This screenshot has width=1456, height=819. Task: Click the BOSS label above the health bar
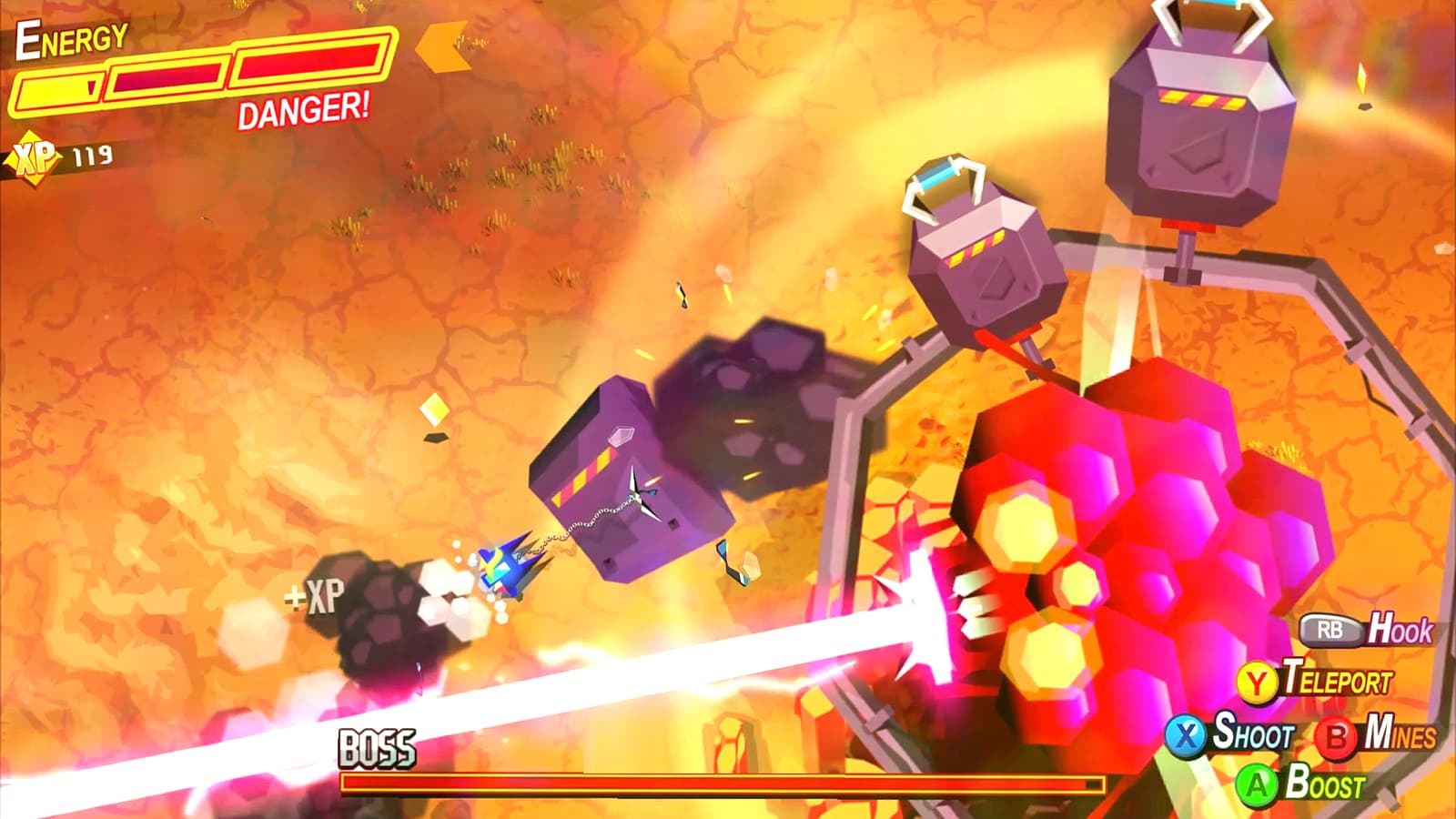[x=377, y=746]
